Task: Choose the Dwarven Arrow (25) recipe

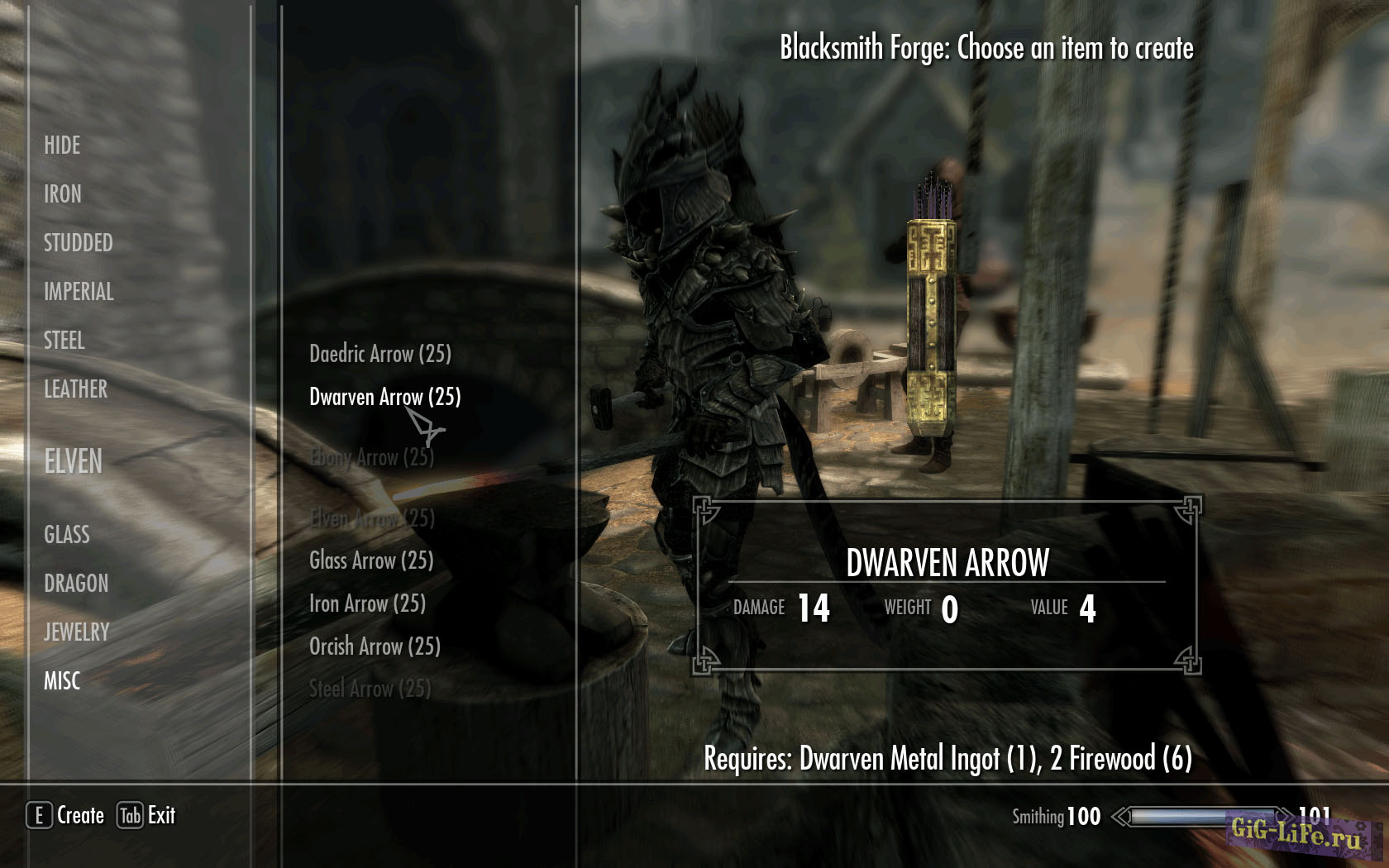Action: click(x=384, y=398)
